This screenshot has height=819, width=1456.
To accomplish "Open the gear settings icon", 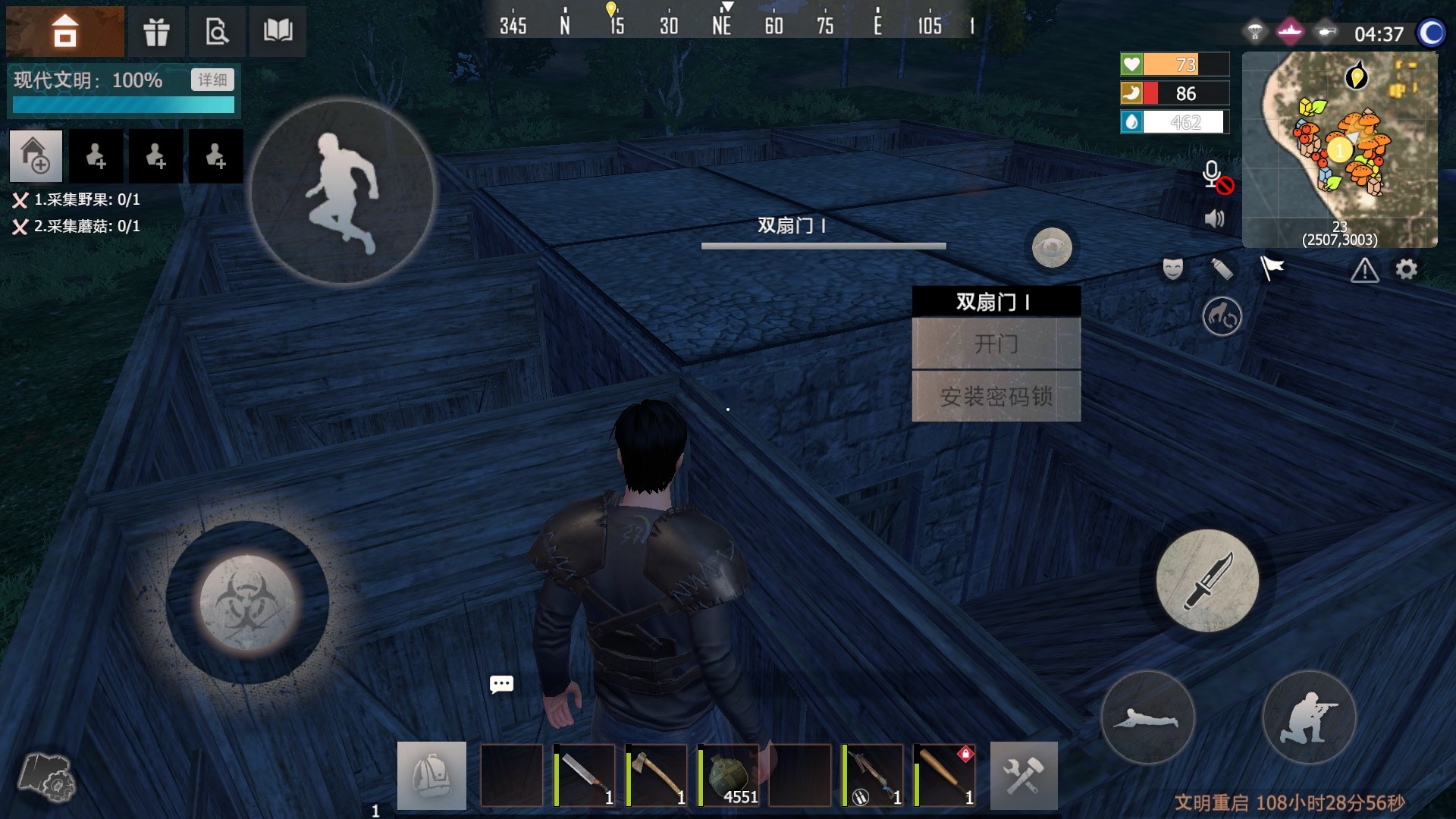I will point(1406,269).
